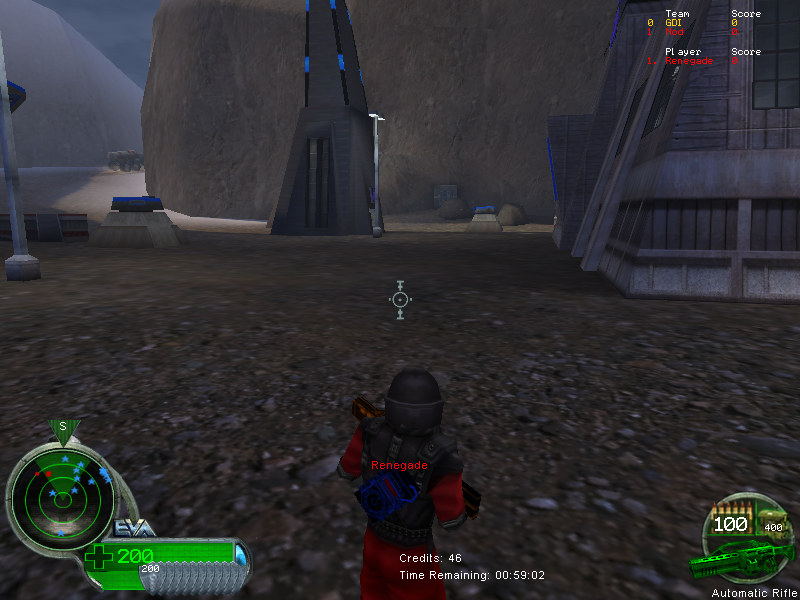Image resolution: width=800 pixels, height=600 pixels.
Task: Click the green S compass marker above radar
Action: tap(63, 428)
